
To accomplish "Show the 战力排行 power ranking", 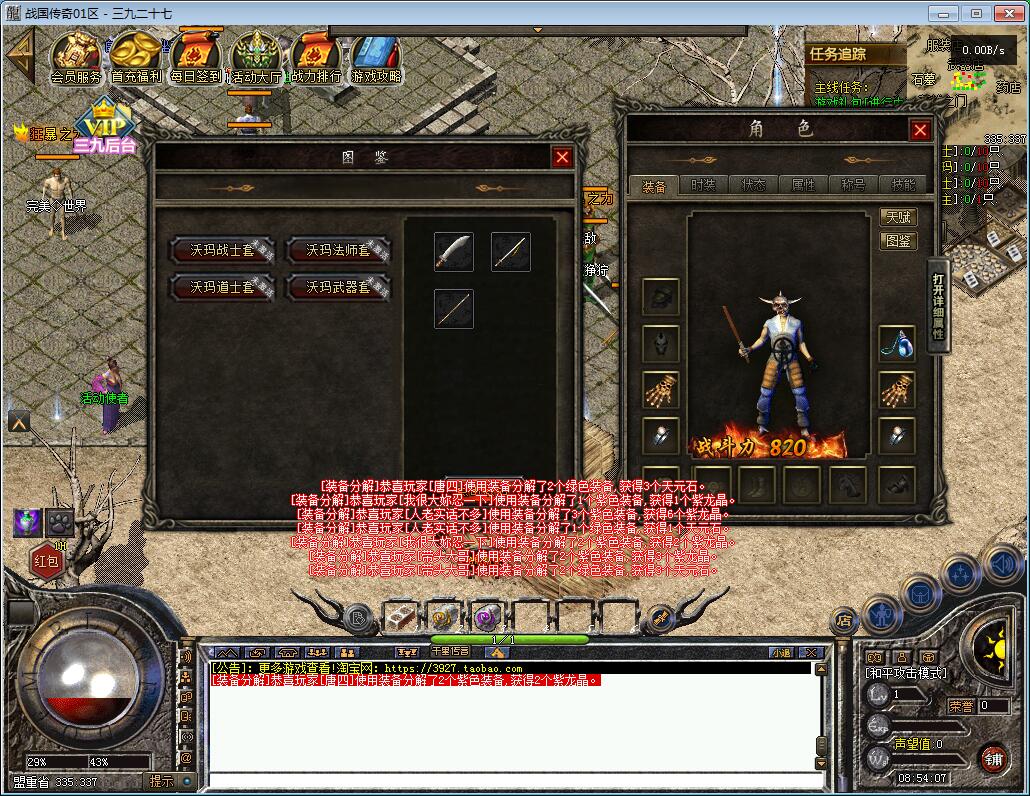I will [x=316, y=58].
